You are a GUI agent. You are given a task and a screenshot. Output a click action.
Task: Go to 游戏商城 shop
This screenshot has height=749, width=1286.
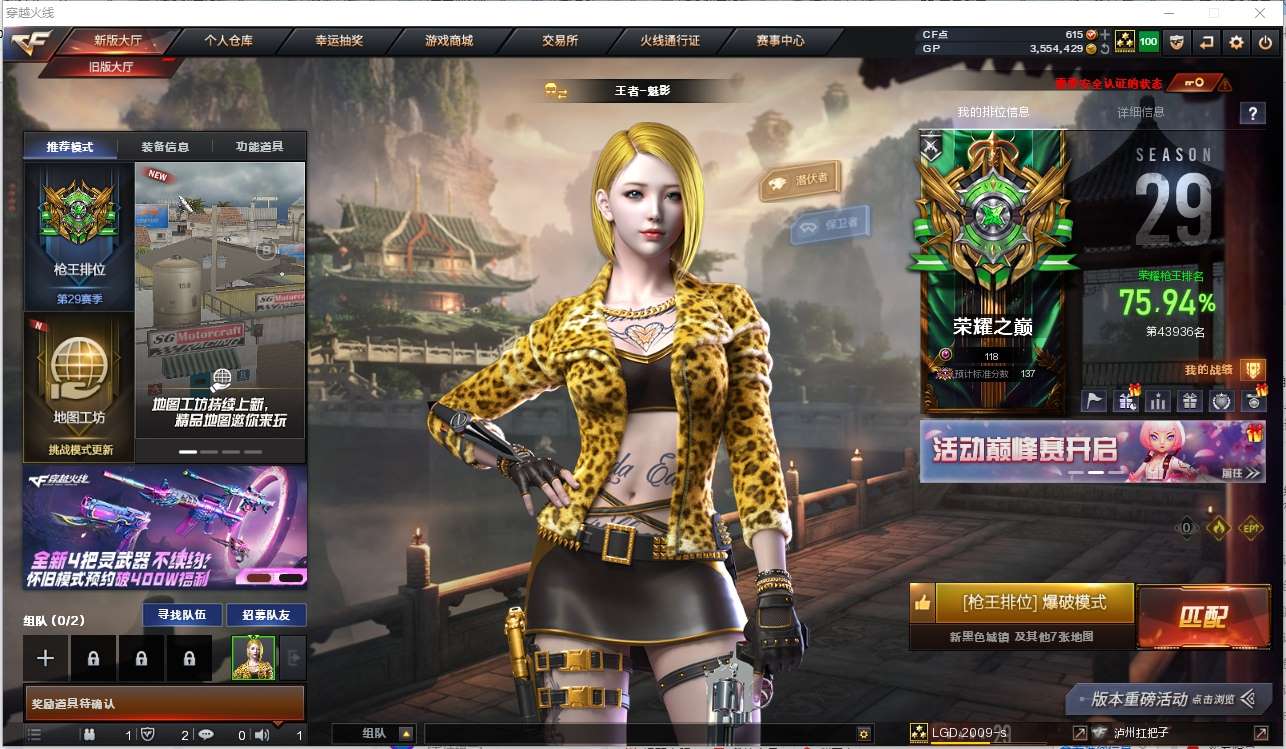pos(449,41)
